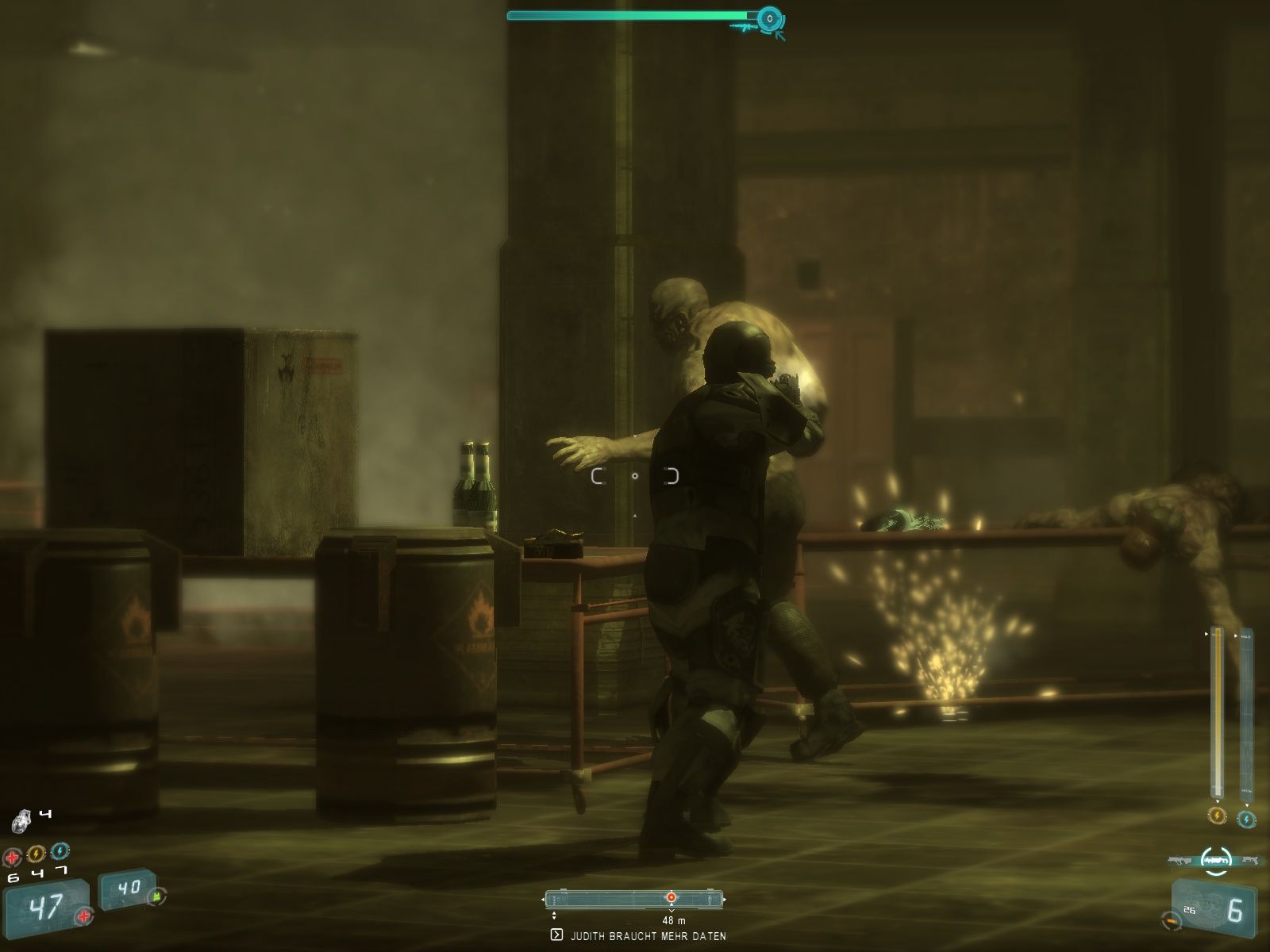Toggle the yellow lightning marker under the MAX gauge

[x=1218, y=816]
